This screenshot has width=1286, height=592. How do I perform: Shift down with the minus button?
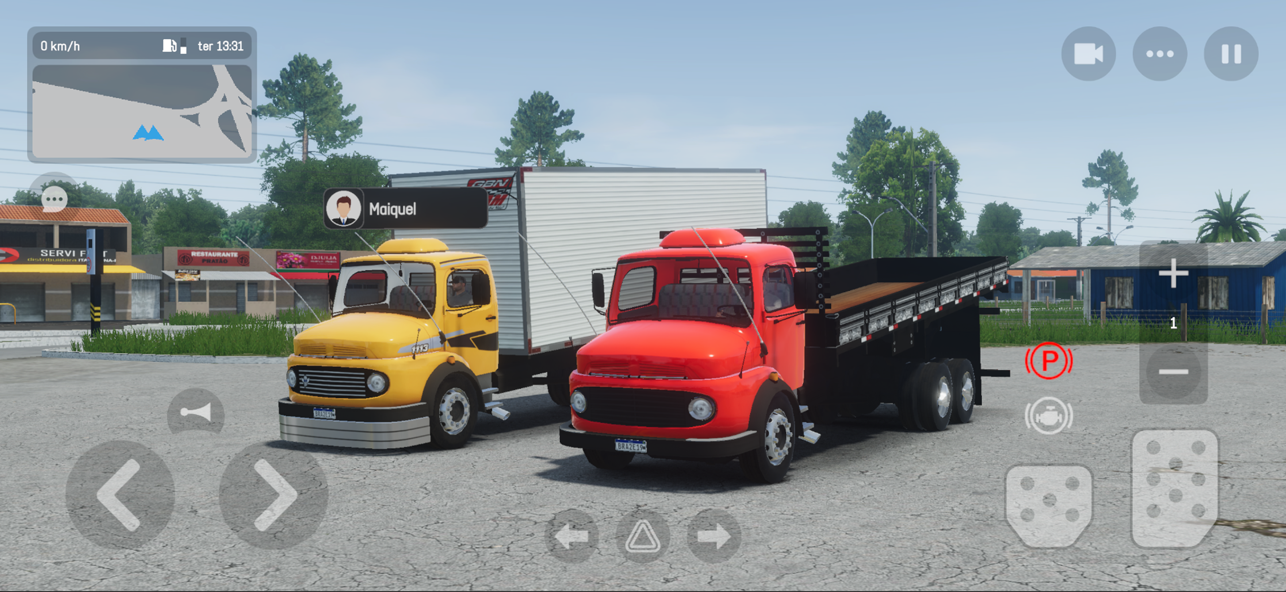pyautogui.click(x=1173, y=372)
